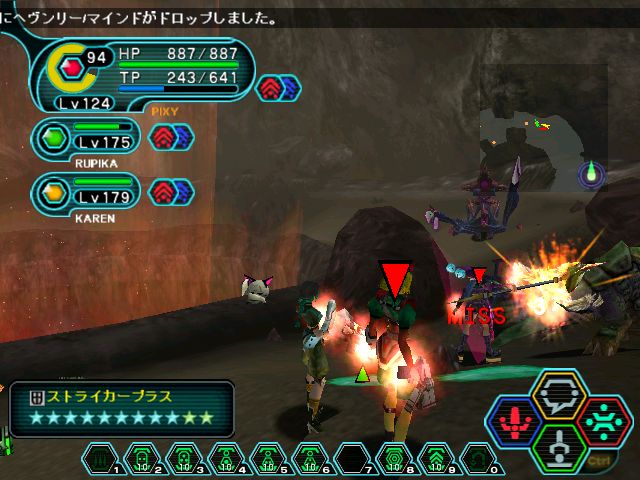Open the area radar map

click(x=545, y=130)
